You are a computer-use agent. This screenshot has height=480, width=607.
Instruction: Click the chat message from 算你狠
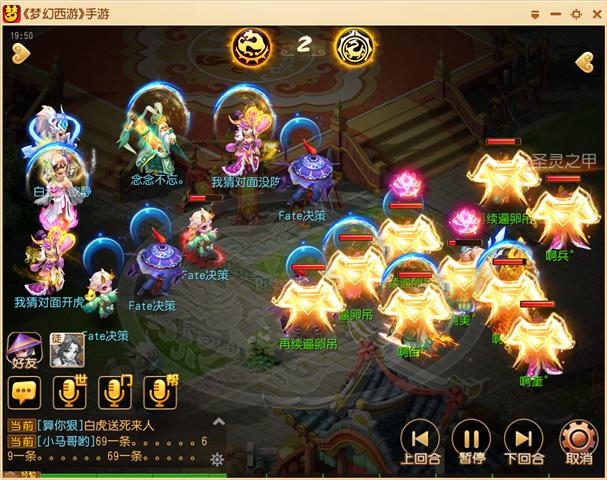point(100,426)
